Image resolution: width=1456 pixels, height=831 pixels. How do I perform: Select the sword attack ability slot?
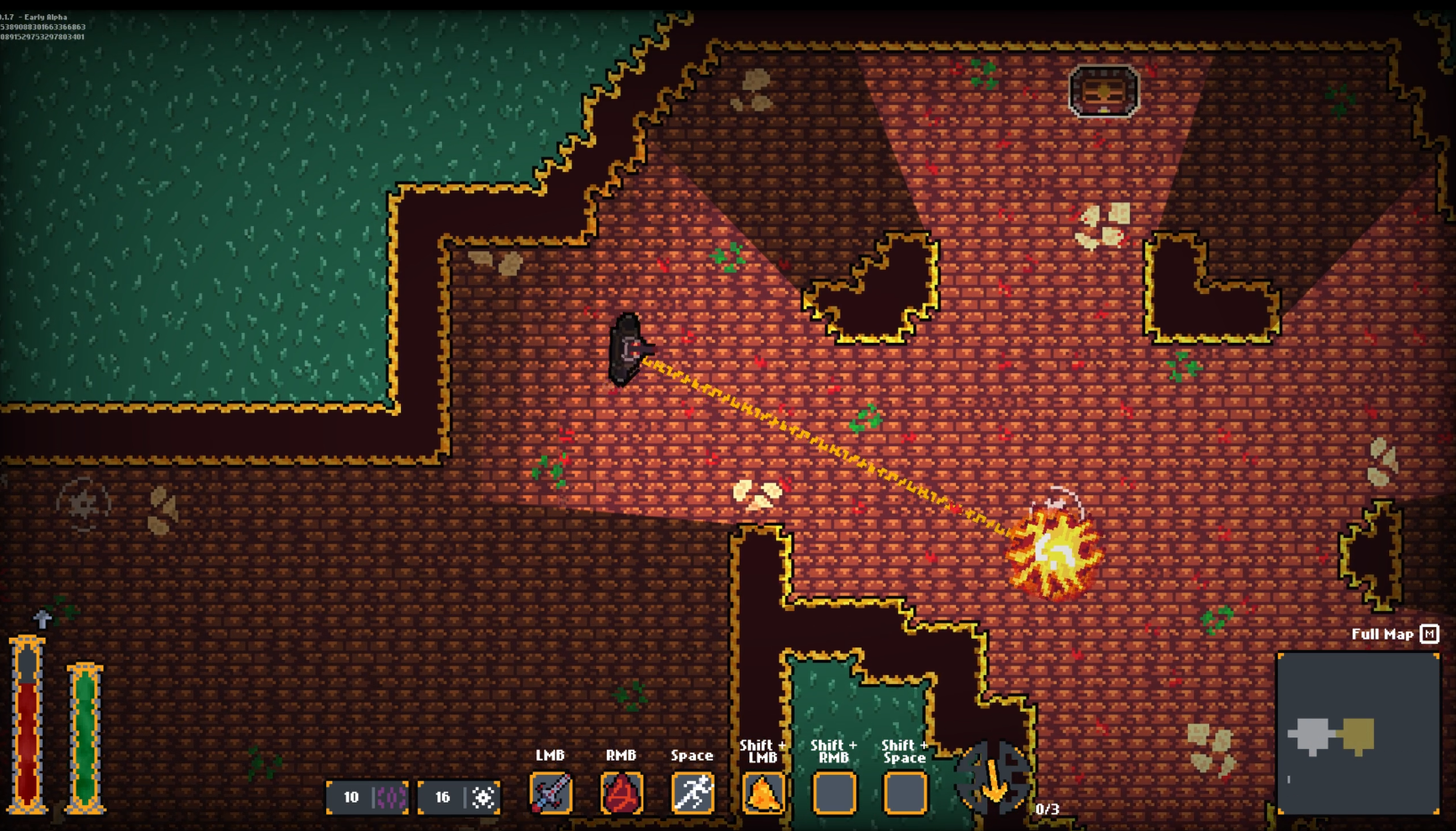click(551, 793)
